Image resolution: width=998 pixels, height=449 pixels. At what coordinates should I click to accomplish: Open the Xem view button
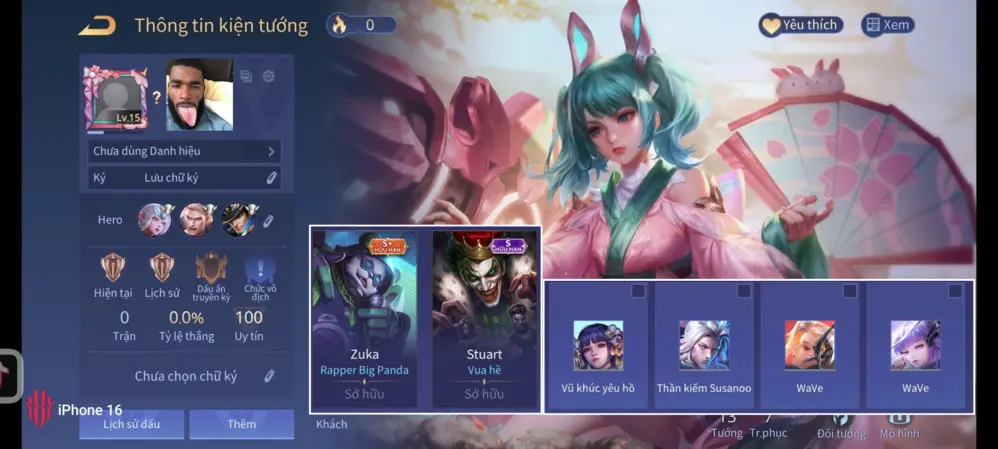pos(888,25)
